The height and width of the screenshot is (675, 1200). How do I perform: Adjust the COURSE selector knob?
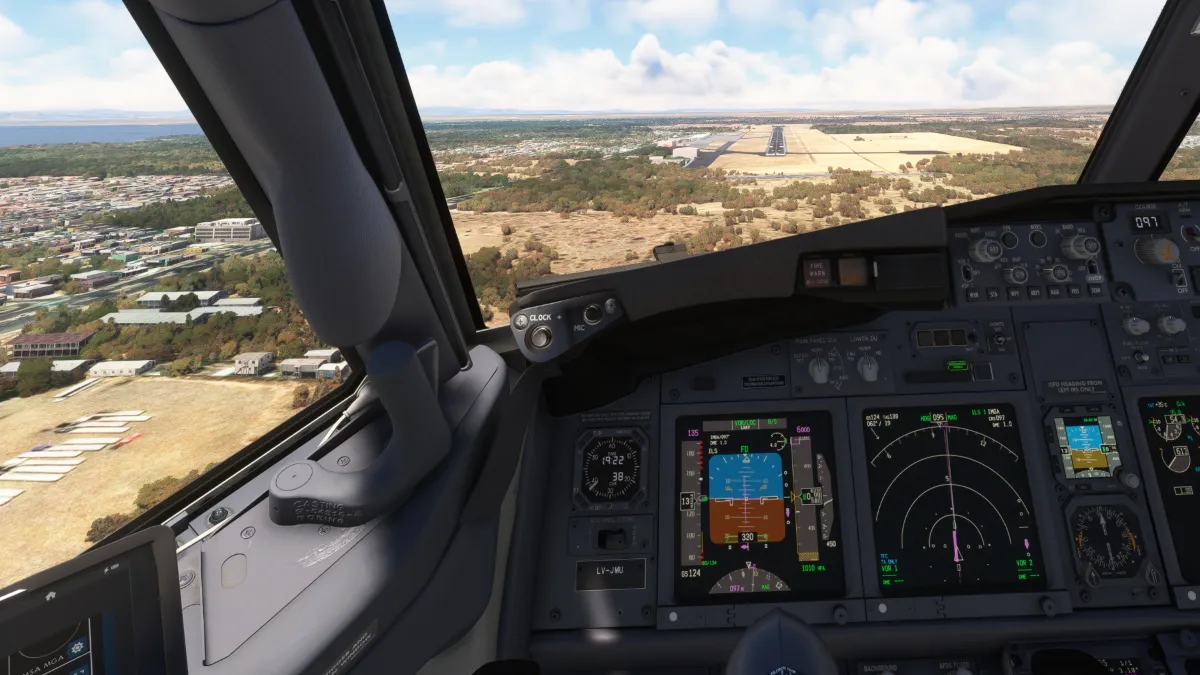(1156, 250)
